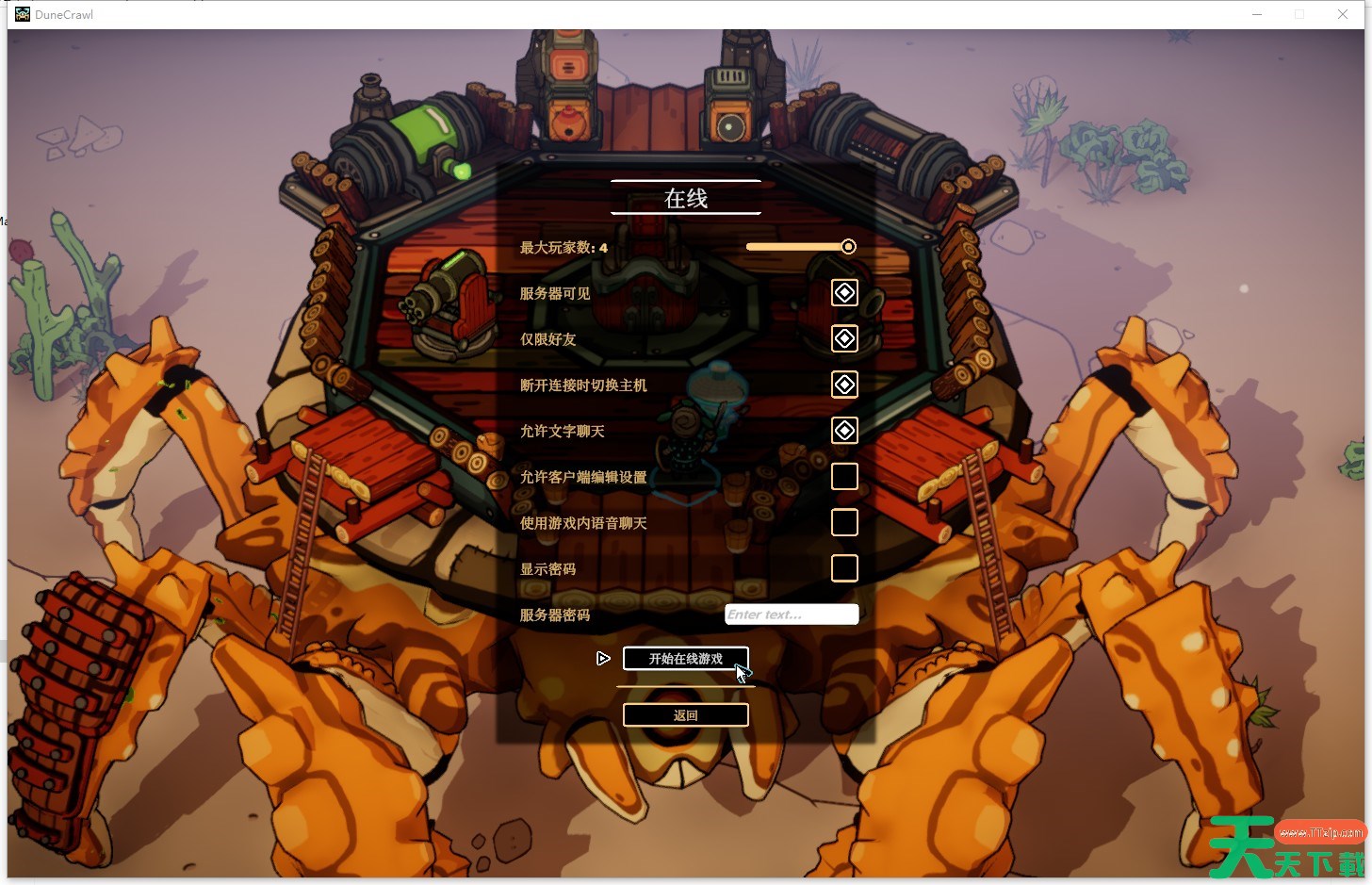Toggle the 服务器可见 checkbox
This screenshot has width=1372, height=885.
844,293
